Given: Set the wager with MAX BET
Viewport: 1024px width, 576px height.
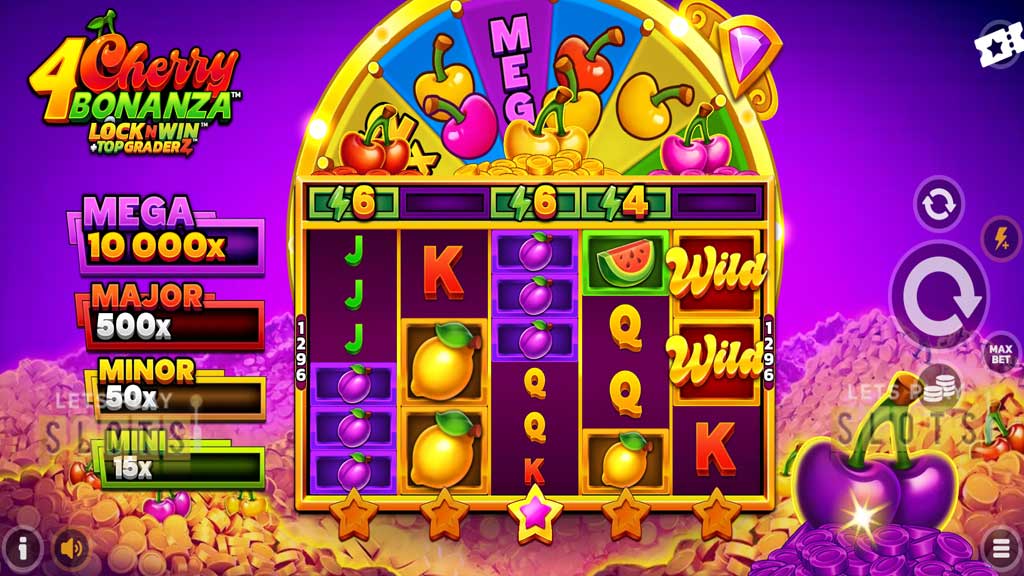Looking at the screenshot, I should click(x=1001, y=353).
